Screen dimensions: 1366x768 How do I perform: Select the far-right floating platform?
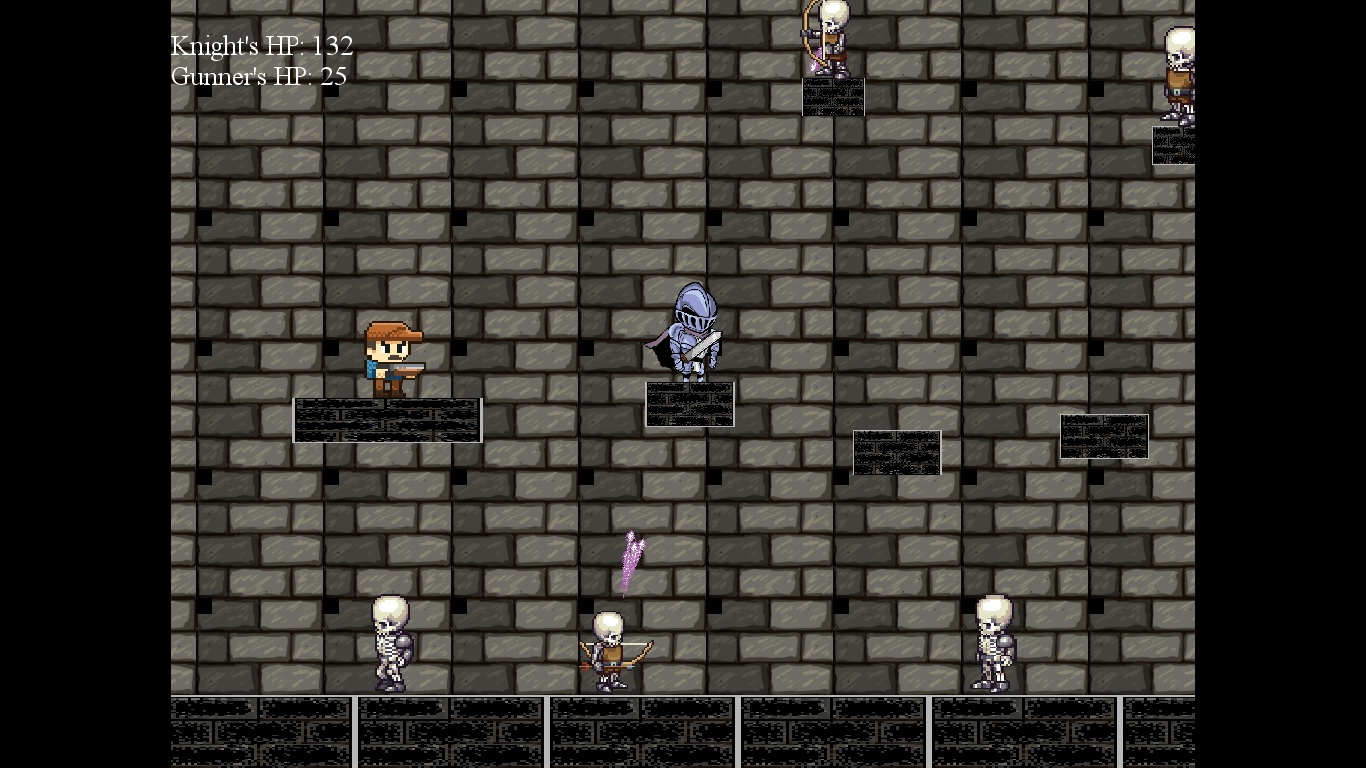coord(1104,436)
